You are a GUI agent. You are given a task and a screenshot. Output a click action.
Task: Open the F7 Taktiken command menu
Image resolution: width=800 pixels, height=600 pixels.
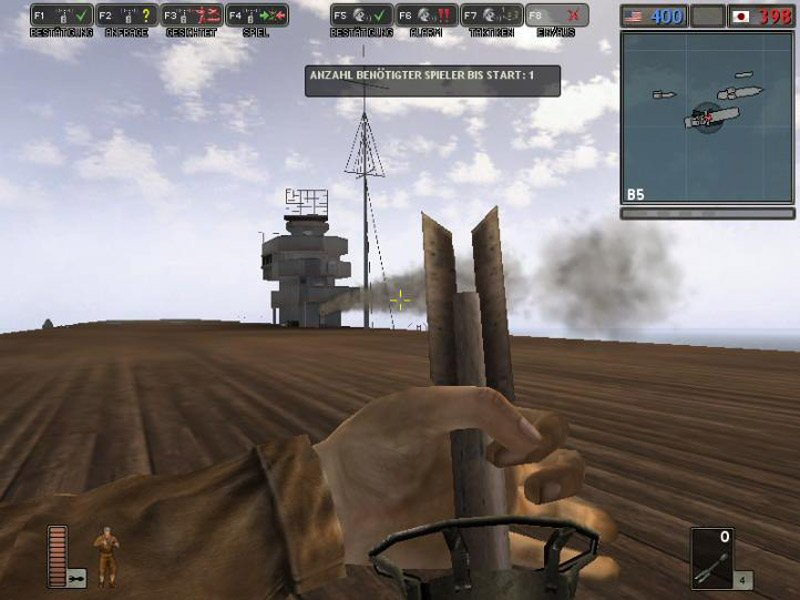point(492,16)
